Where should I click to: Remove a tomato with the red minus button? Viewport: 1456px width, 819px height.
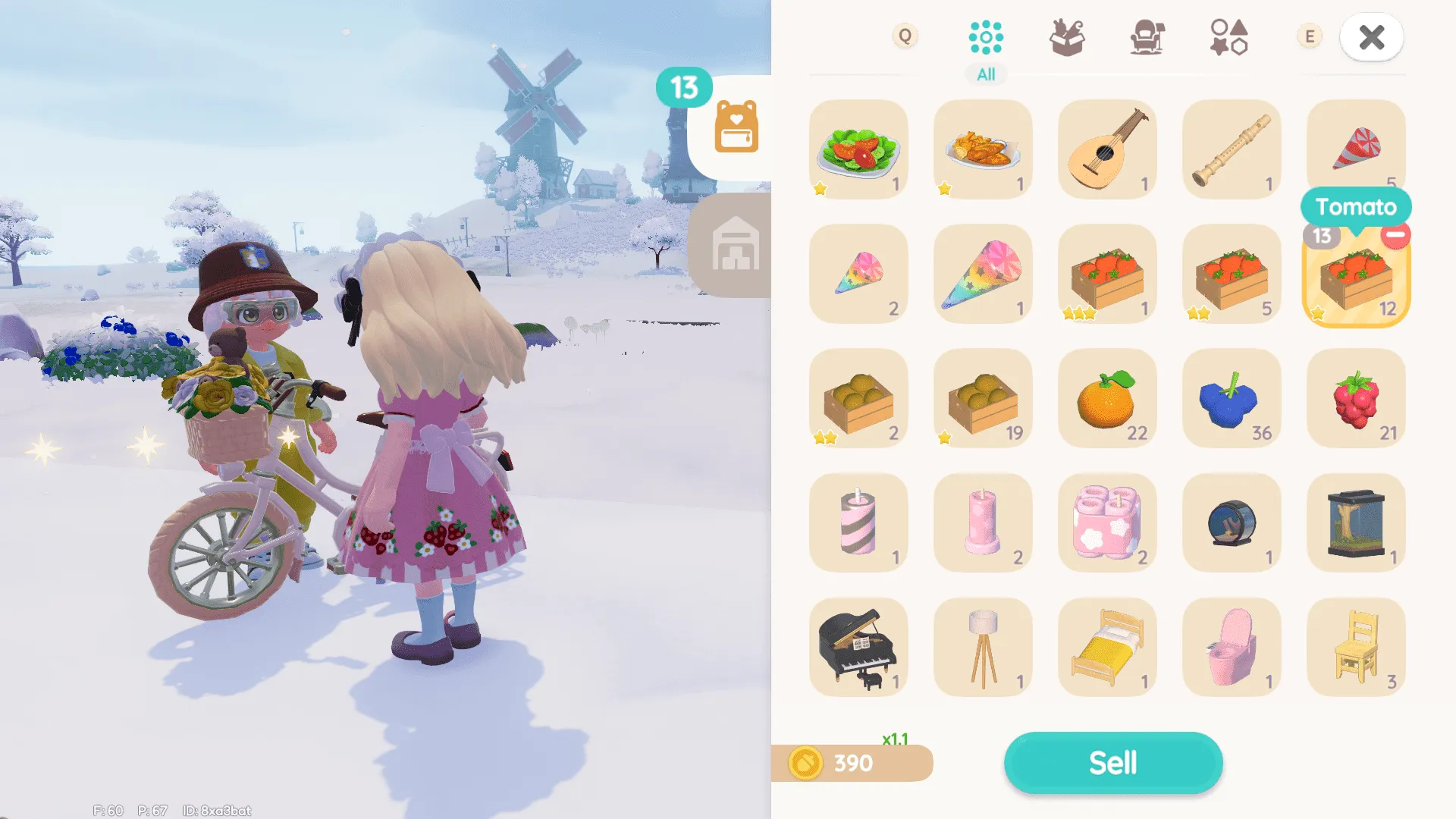pyautogui.click(x=1395, y=236)
